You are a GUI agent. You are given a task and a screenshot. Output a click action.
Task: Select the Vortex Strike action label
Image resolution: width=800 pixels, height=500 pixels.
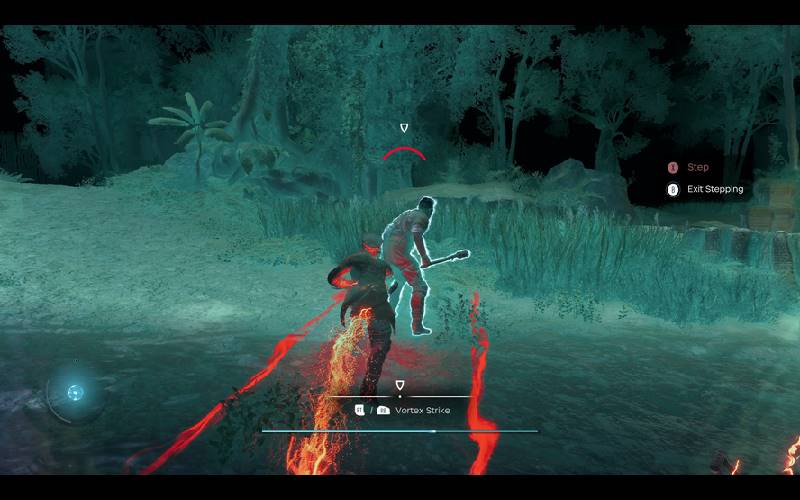coord(421,410)
